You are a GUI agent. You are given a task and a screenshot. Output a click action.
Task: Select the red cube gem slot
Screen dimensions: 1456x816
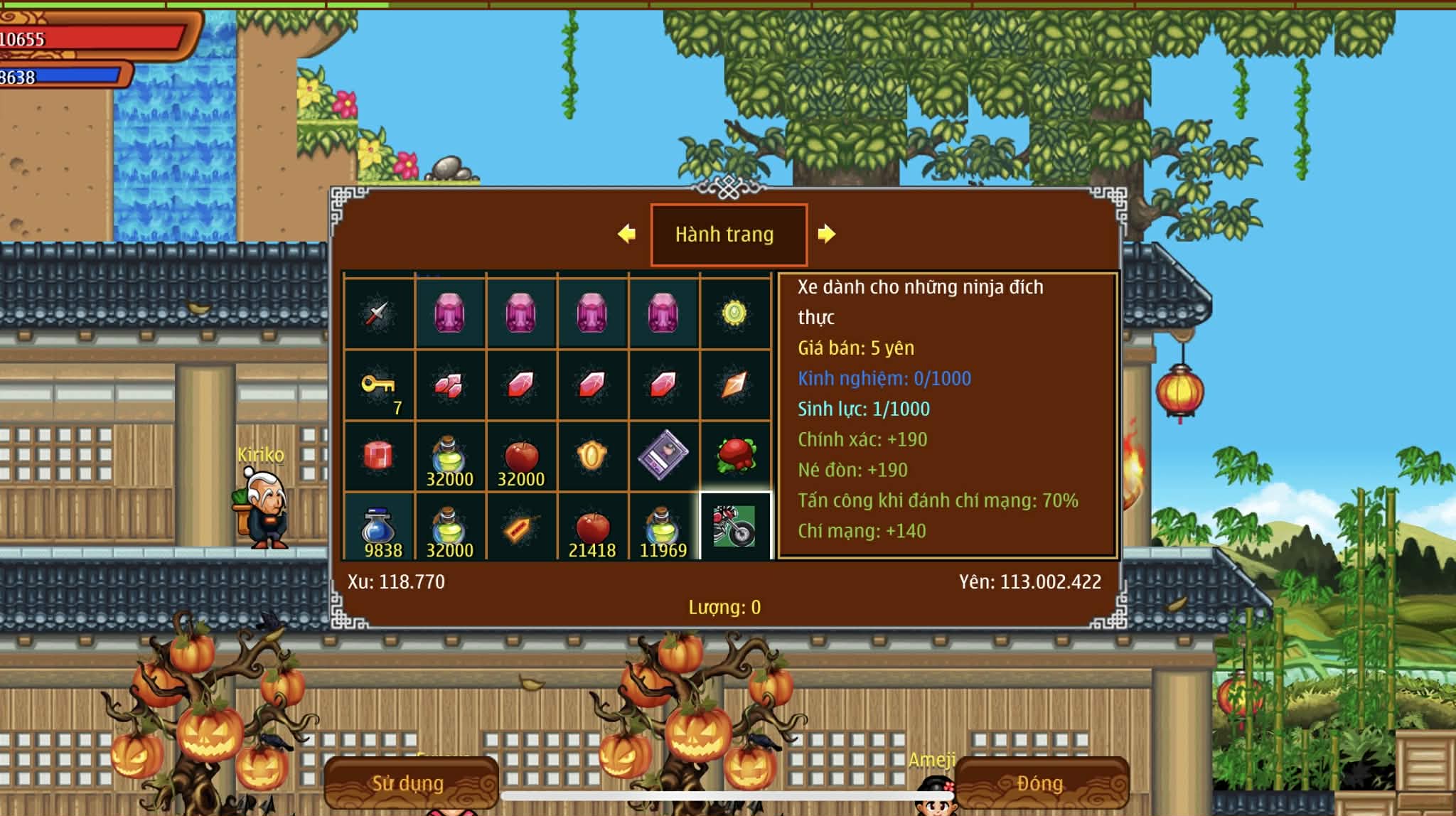379,456
